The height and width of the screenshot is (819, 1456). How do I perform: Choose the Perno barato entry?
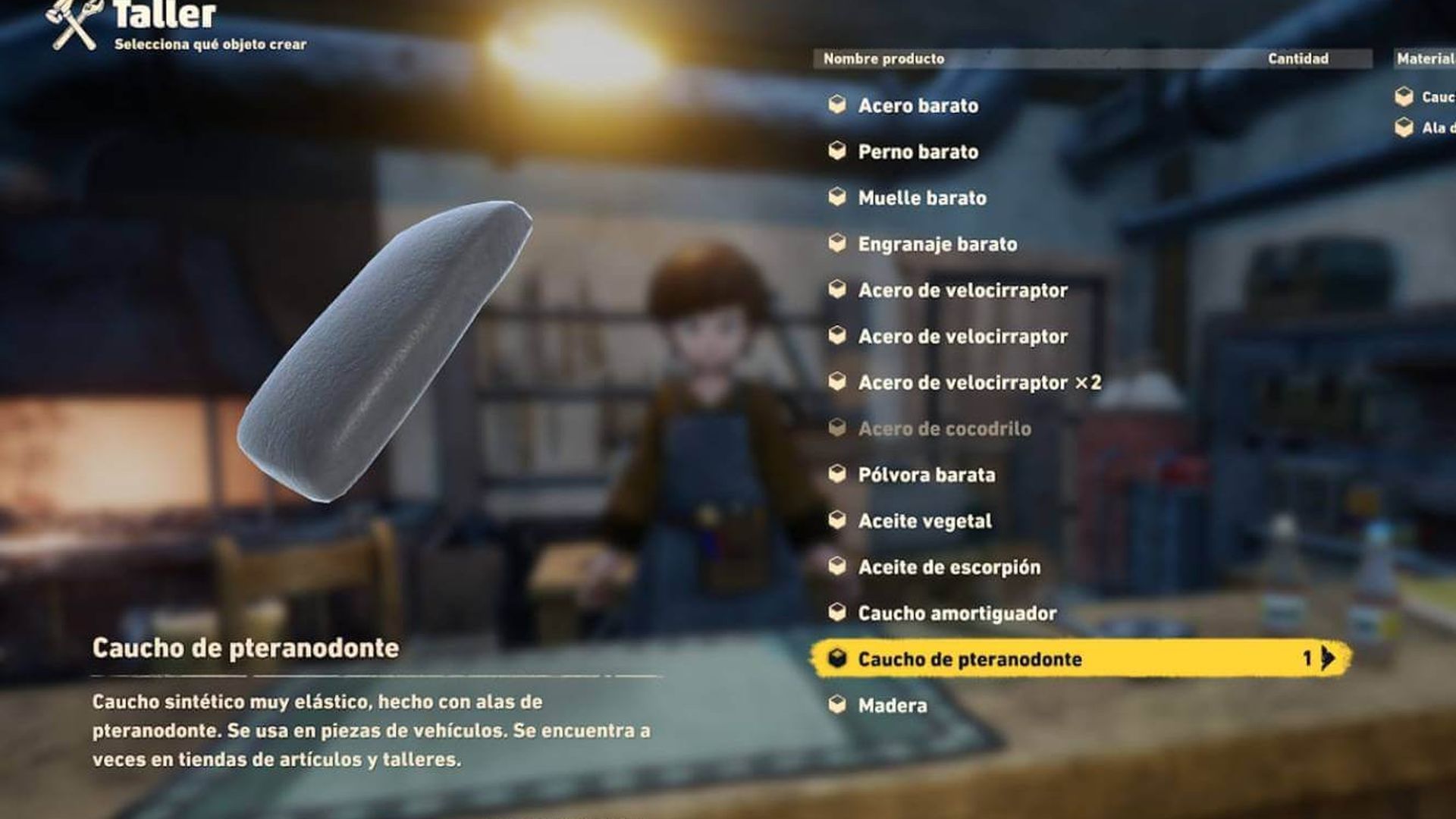tap(918, 152)
